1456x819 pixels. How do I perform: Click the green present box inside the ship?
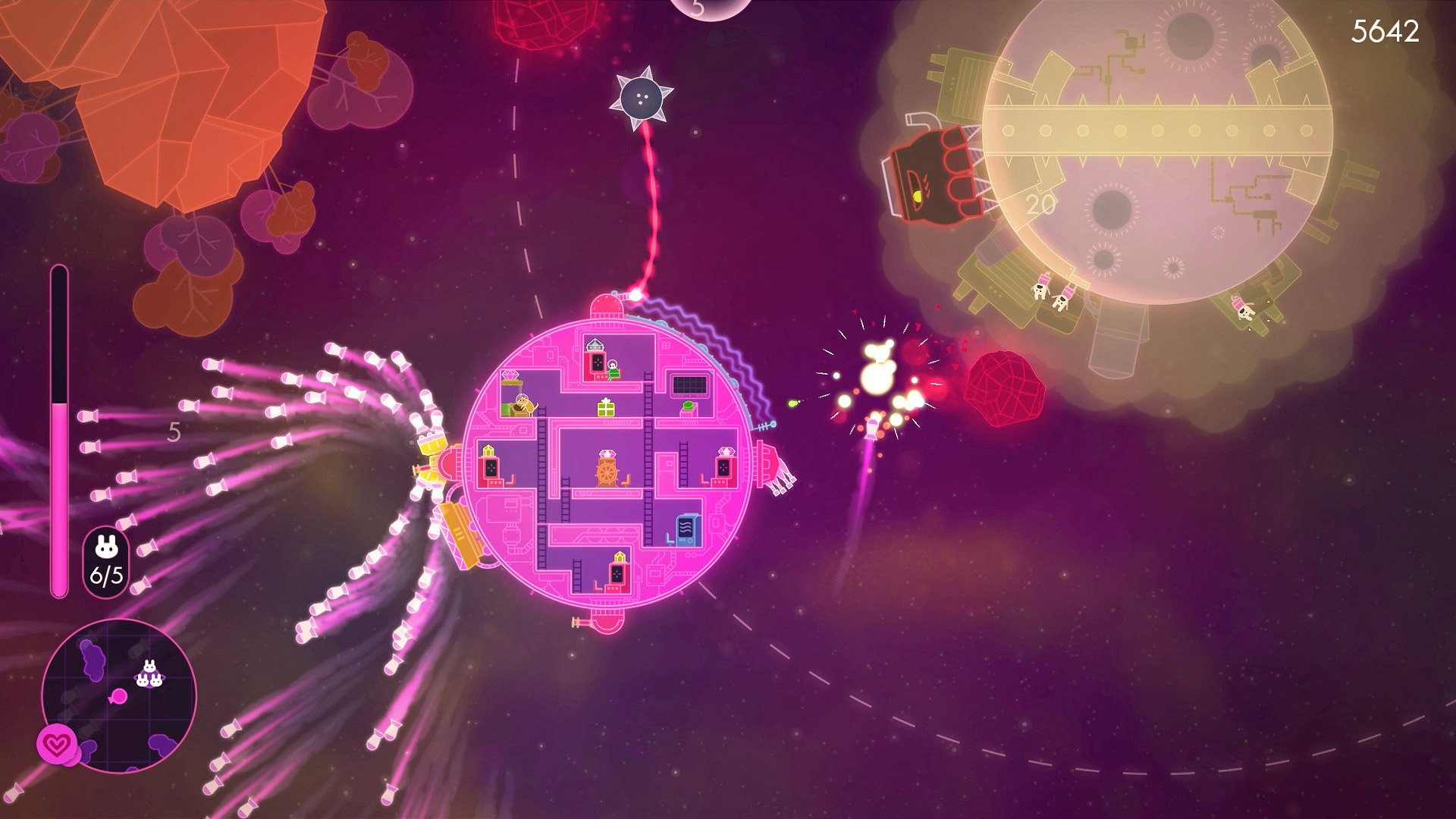click(605, 408)
